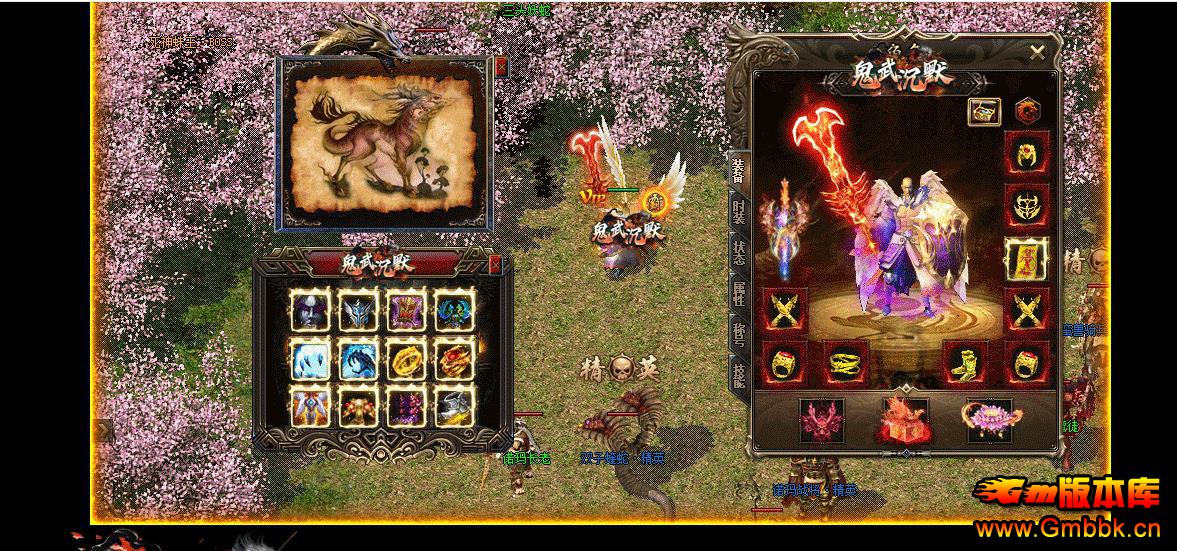Close the 鬼武沉默 icon grid panel
The height and width of the screenshot is (551, 1177).
pos(495,264)
